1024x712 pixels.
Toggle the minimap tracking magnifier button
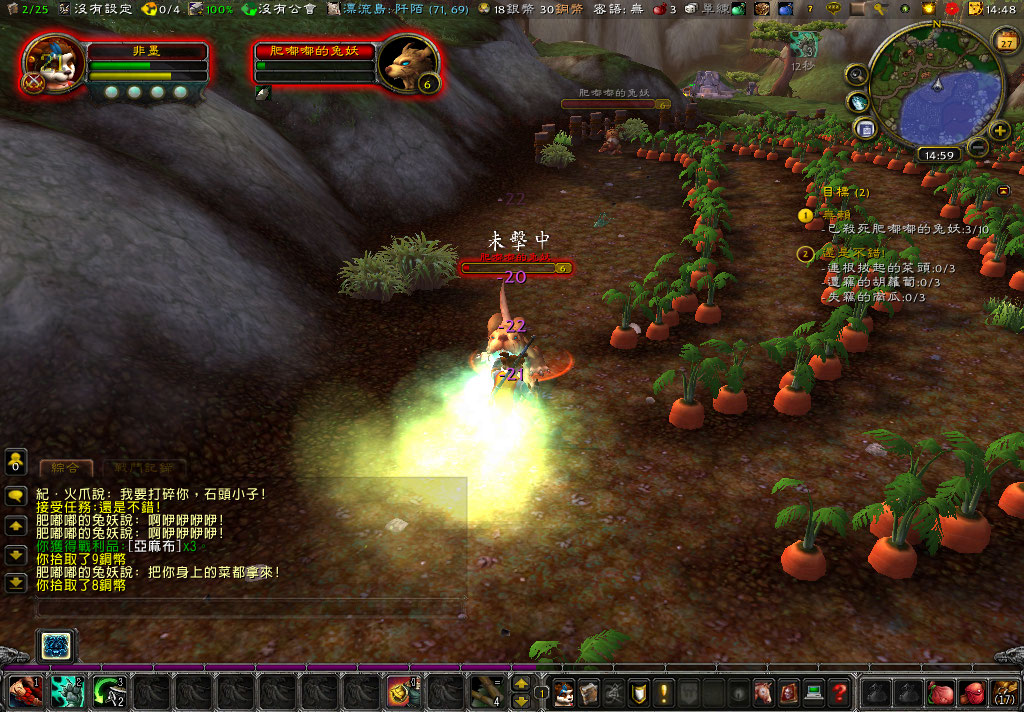click(x=856, y=74)
